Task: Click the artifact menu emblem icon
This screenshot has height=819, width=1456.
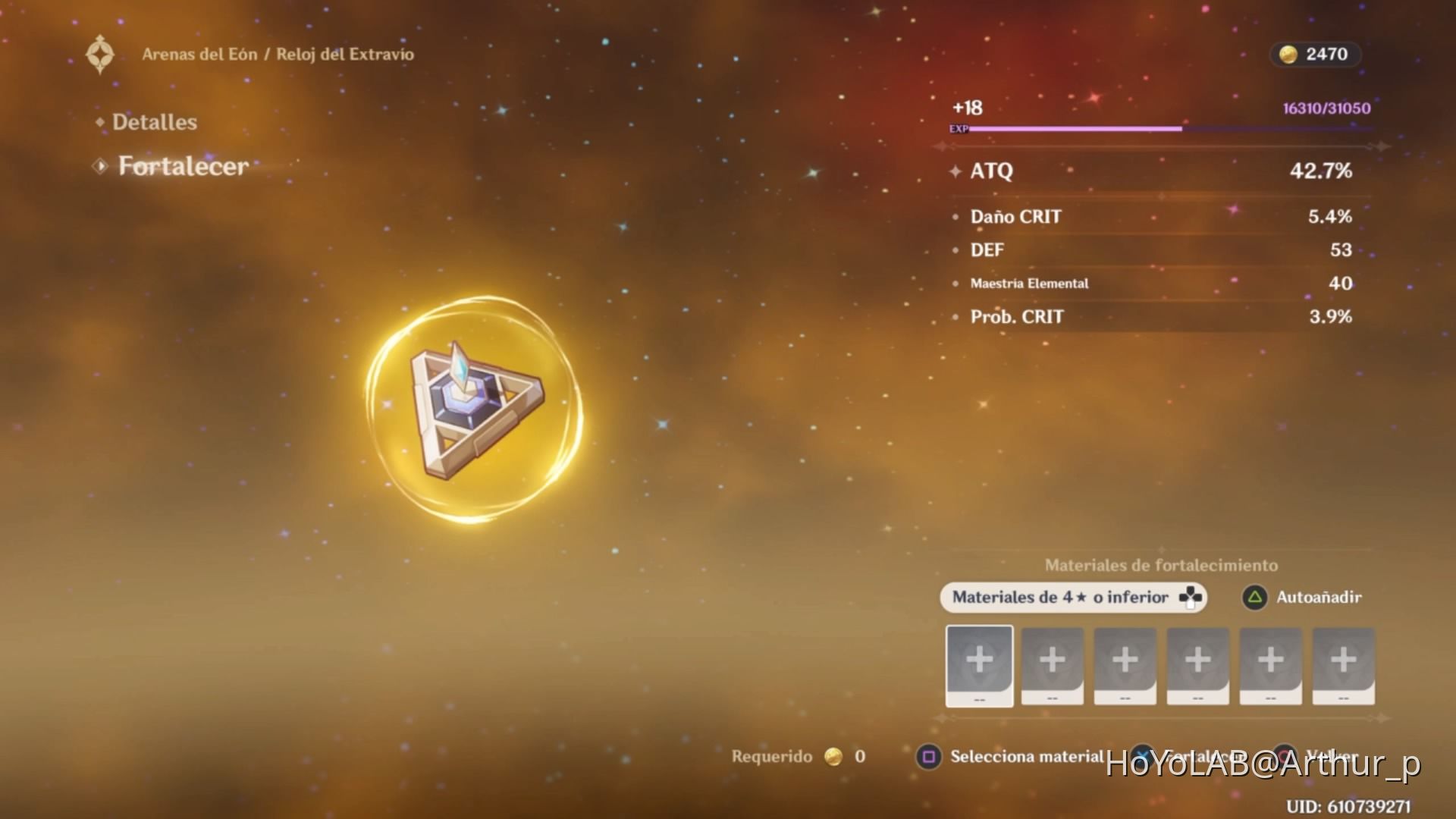Action: coord(100,55)
